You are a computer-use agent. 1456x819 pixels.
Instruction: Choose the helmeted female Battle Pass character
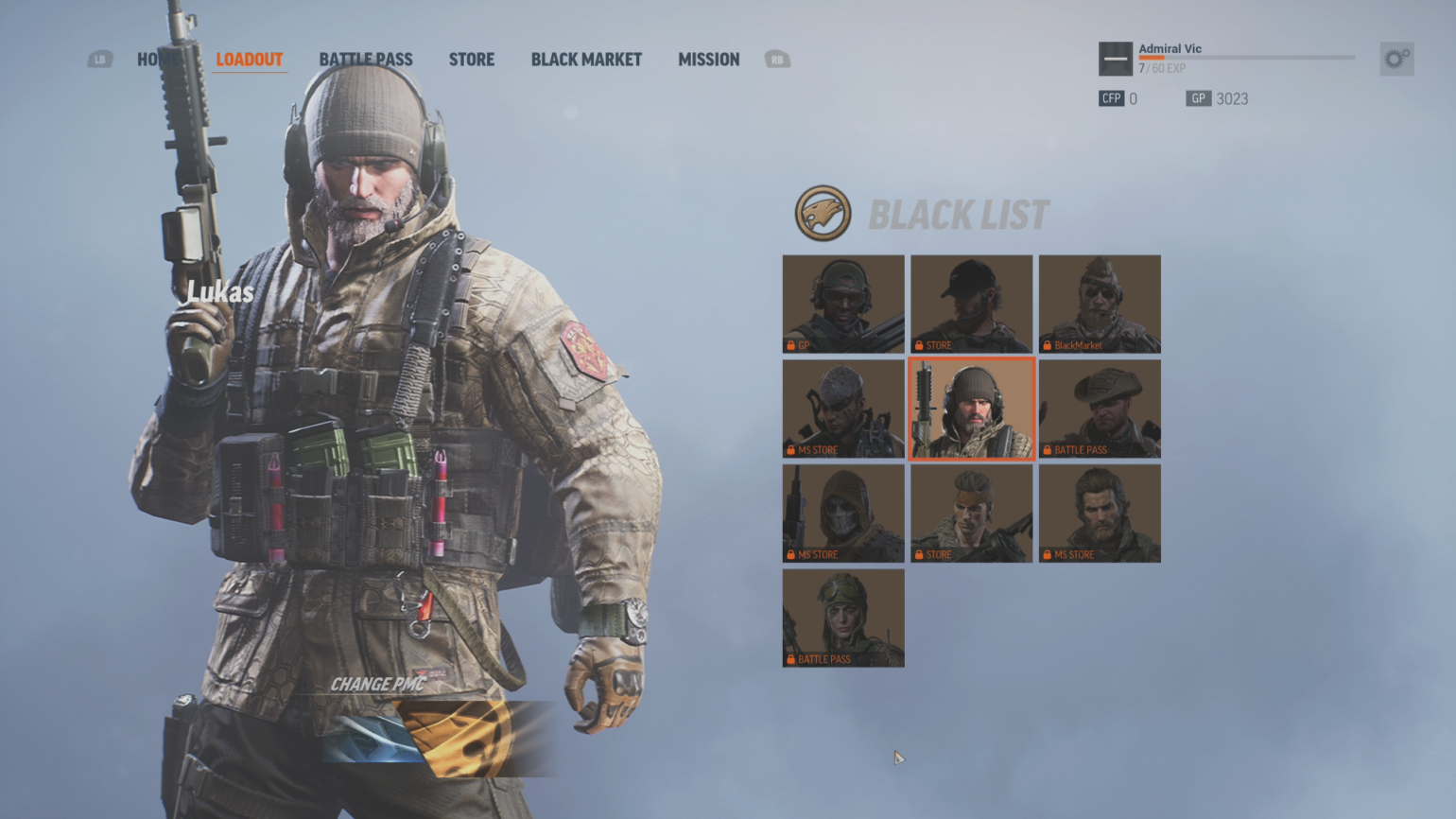click(843, 618)
